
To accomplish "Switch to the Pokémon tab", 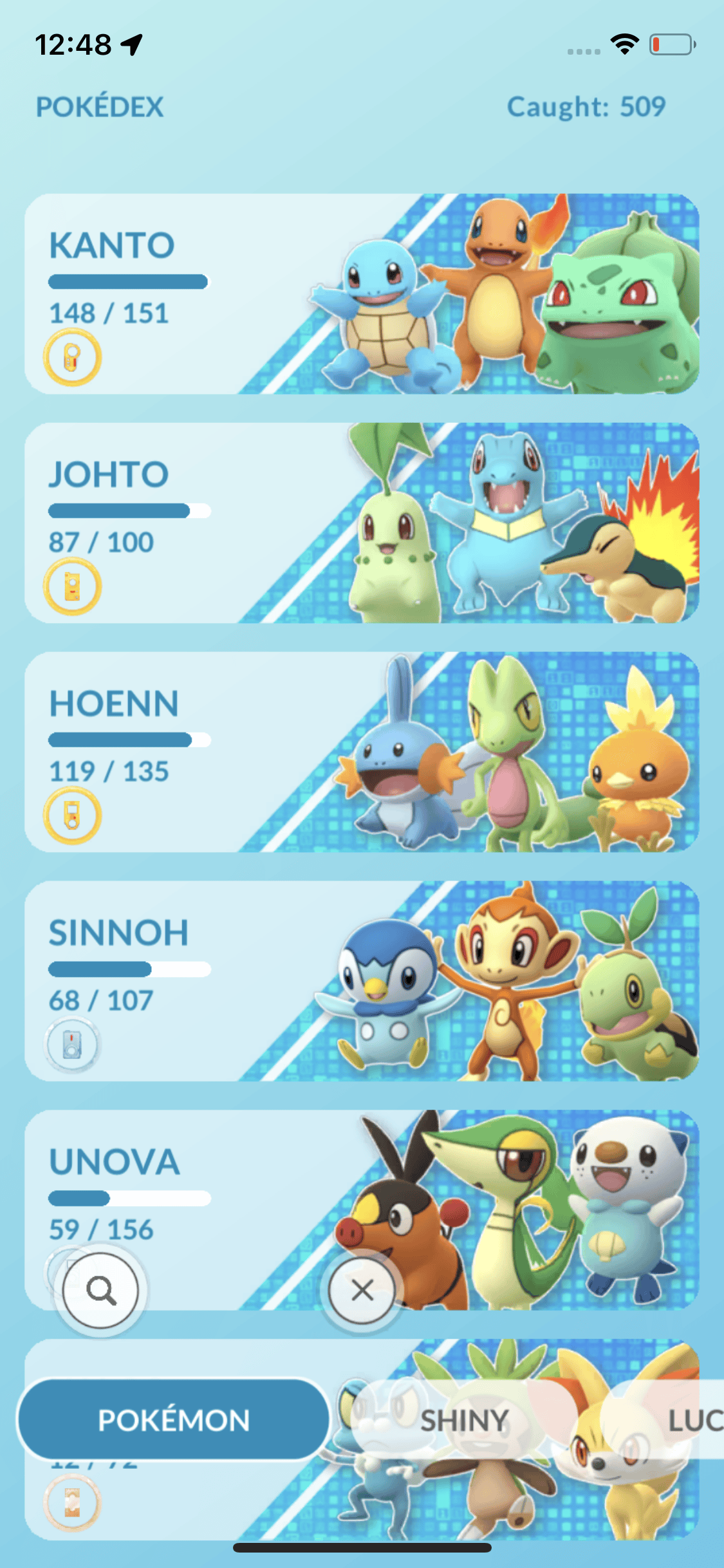I will (174, 1420).
